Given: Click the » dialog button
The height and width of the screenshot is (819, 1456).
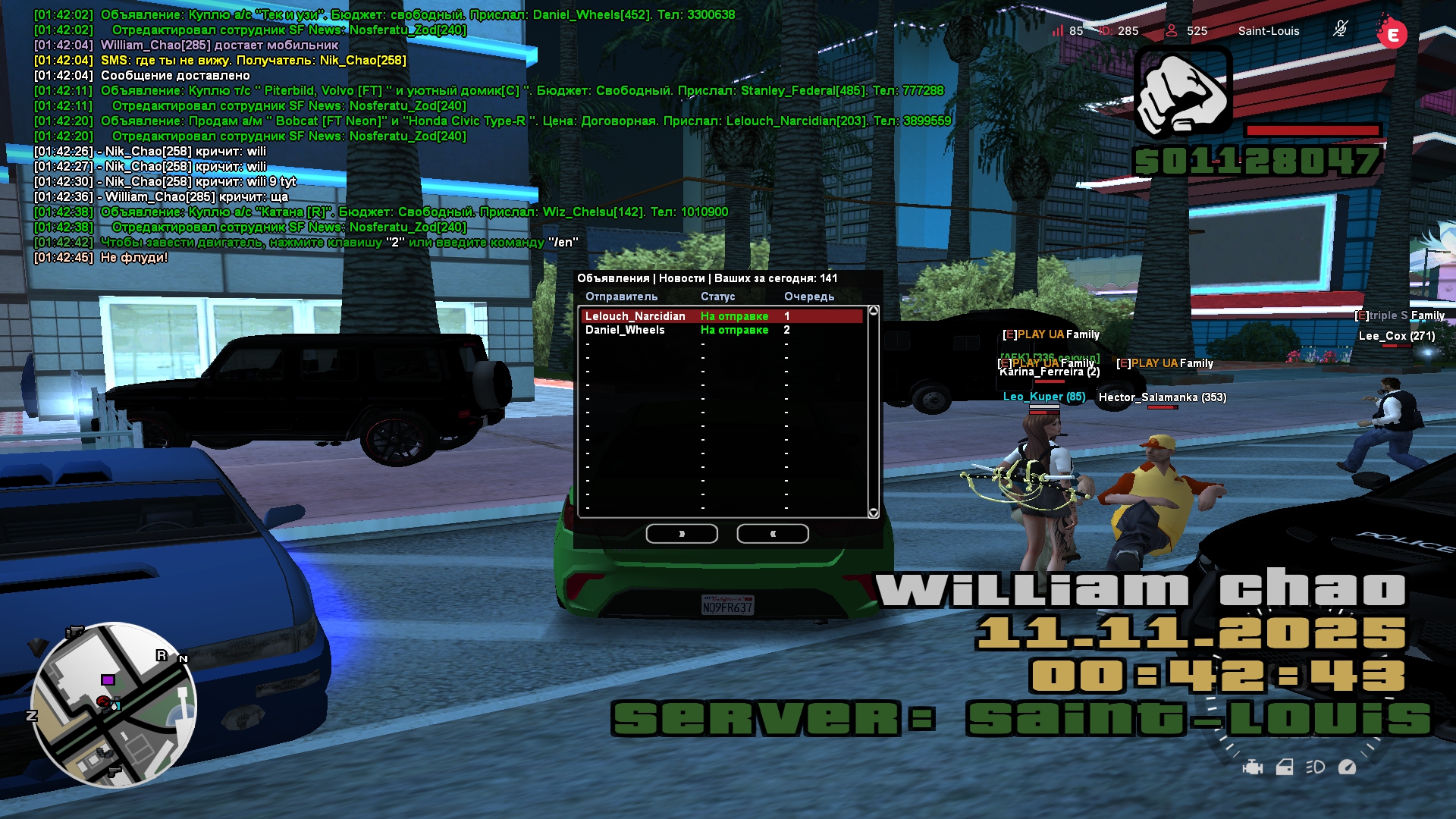Looking at the screenshot, I should (x=681, y=534).
